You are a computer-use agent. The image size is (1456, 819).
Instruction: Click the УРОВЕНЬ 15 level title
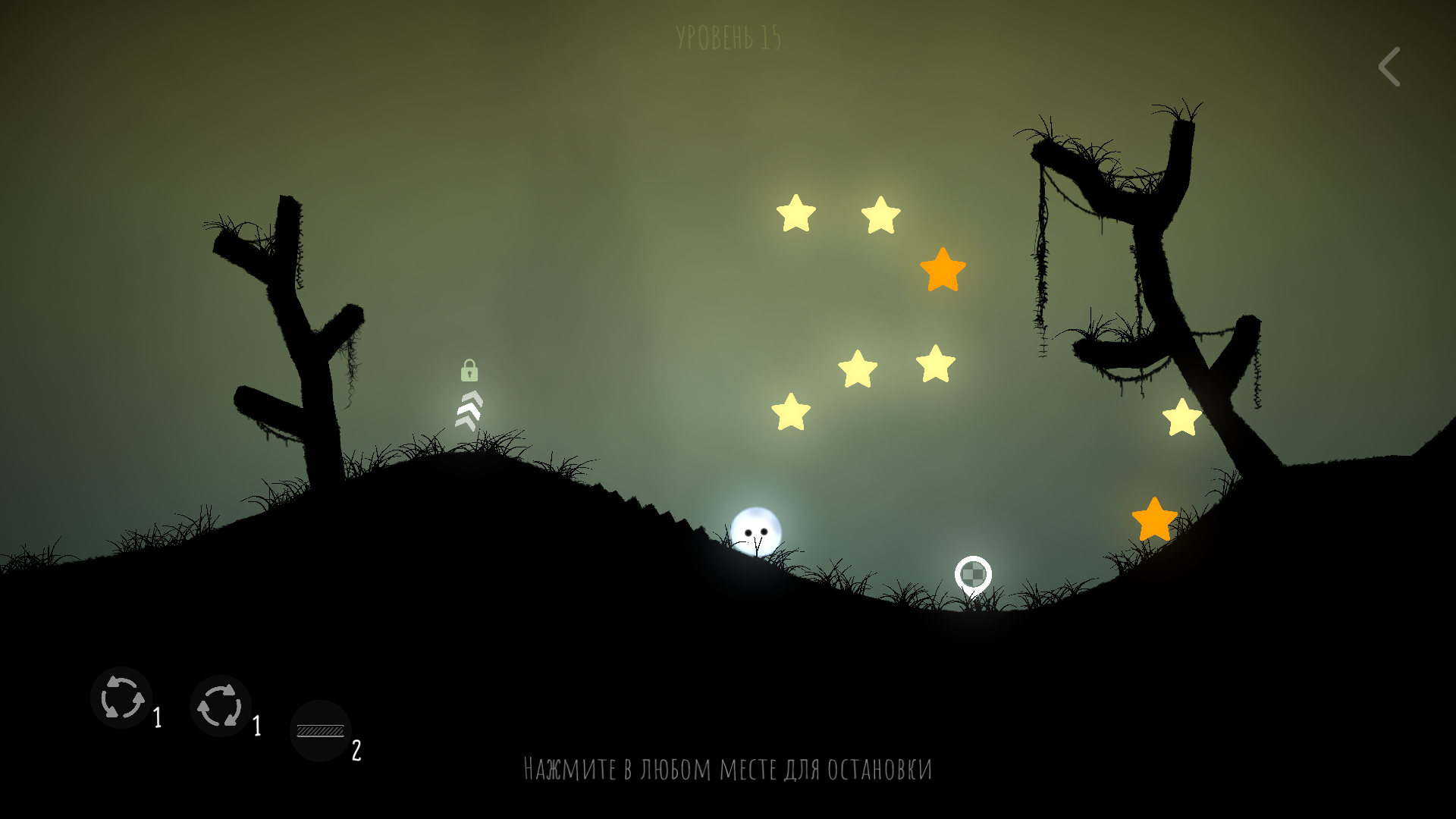[729, 34]
